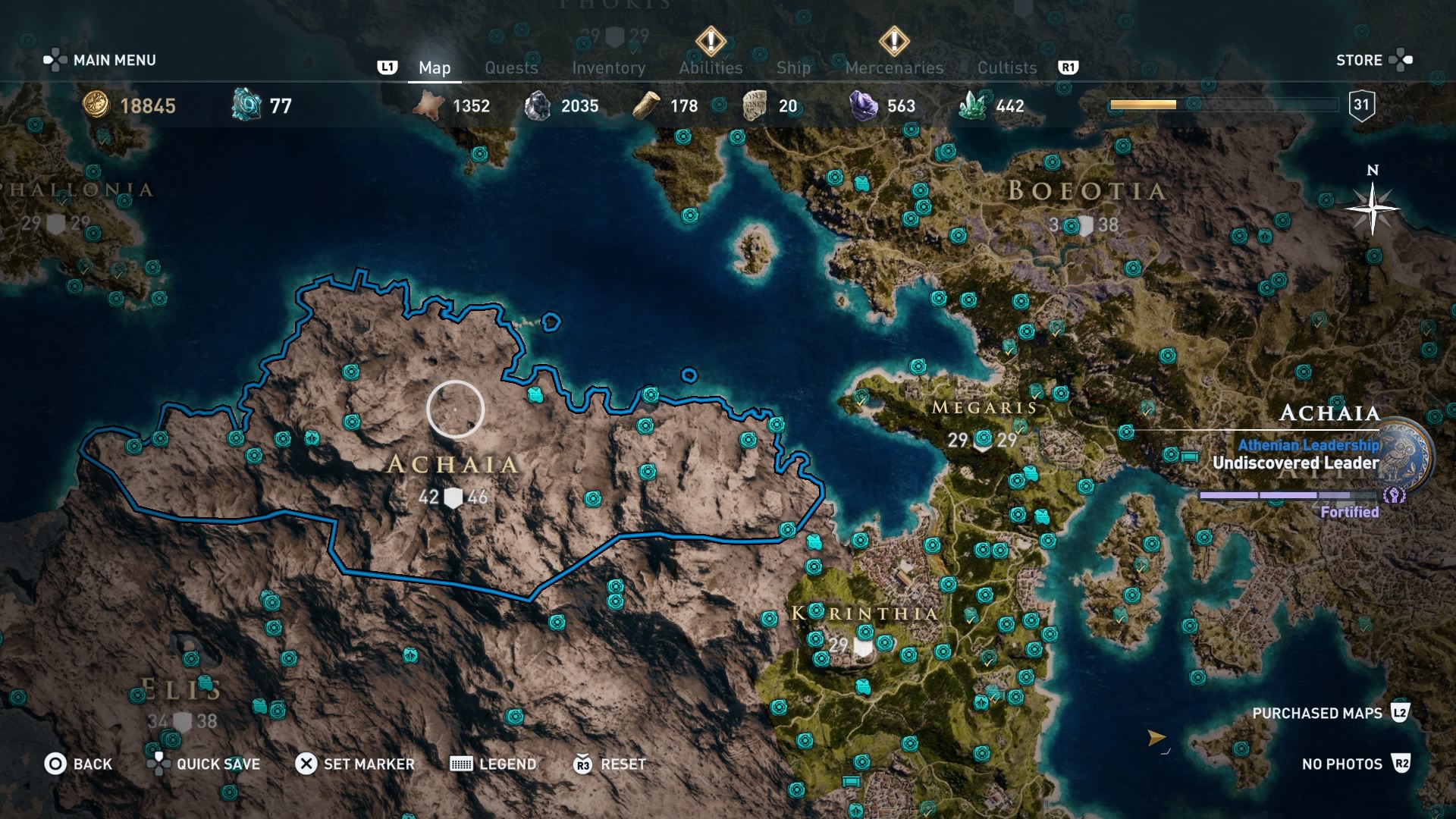Viewport: 1456px width, 819px height.
Task: Switch to the Quests tab
Action: pos(511,67)
